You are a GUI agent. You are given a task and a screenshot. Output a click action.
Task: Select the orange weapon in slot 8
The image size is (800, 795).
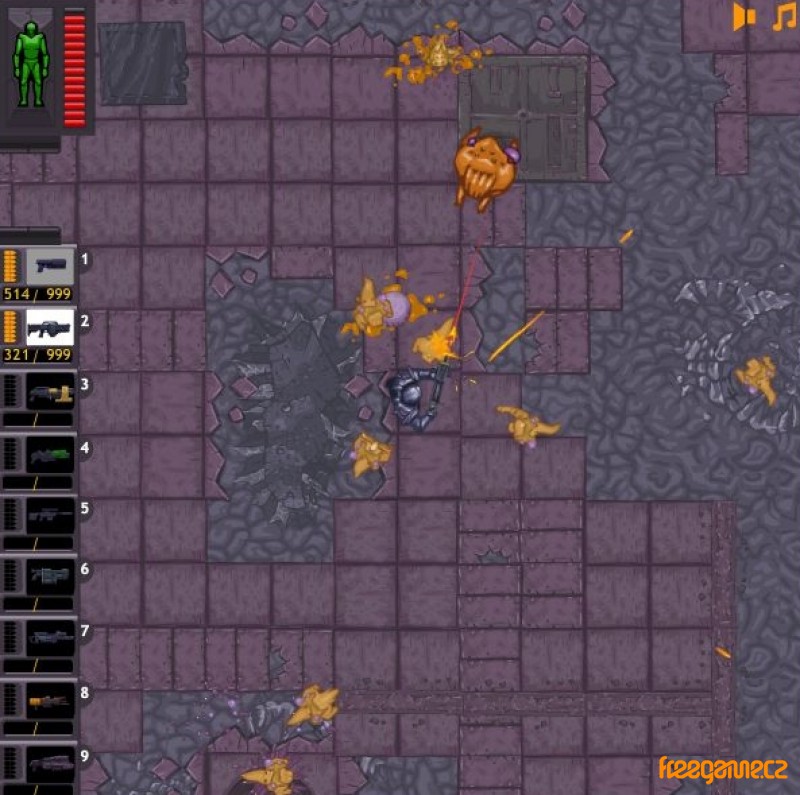click(x=50, y=700)
